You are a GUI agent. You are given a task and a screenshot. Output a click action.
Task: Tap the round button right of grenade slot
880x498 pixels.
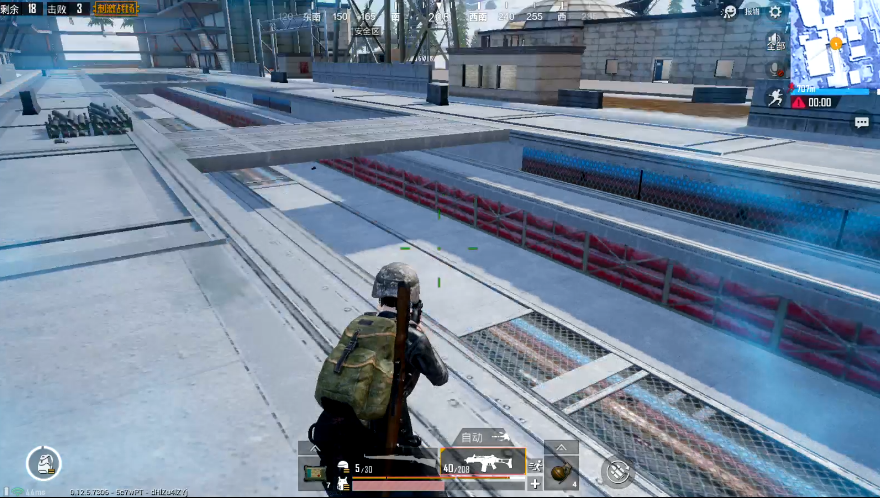point(618,470)
